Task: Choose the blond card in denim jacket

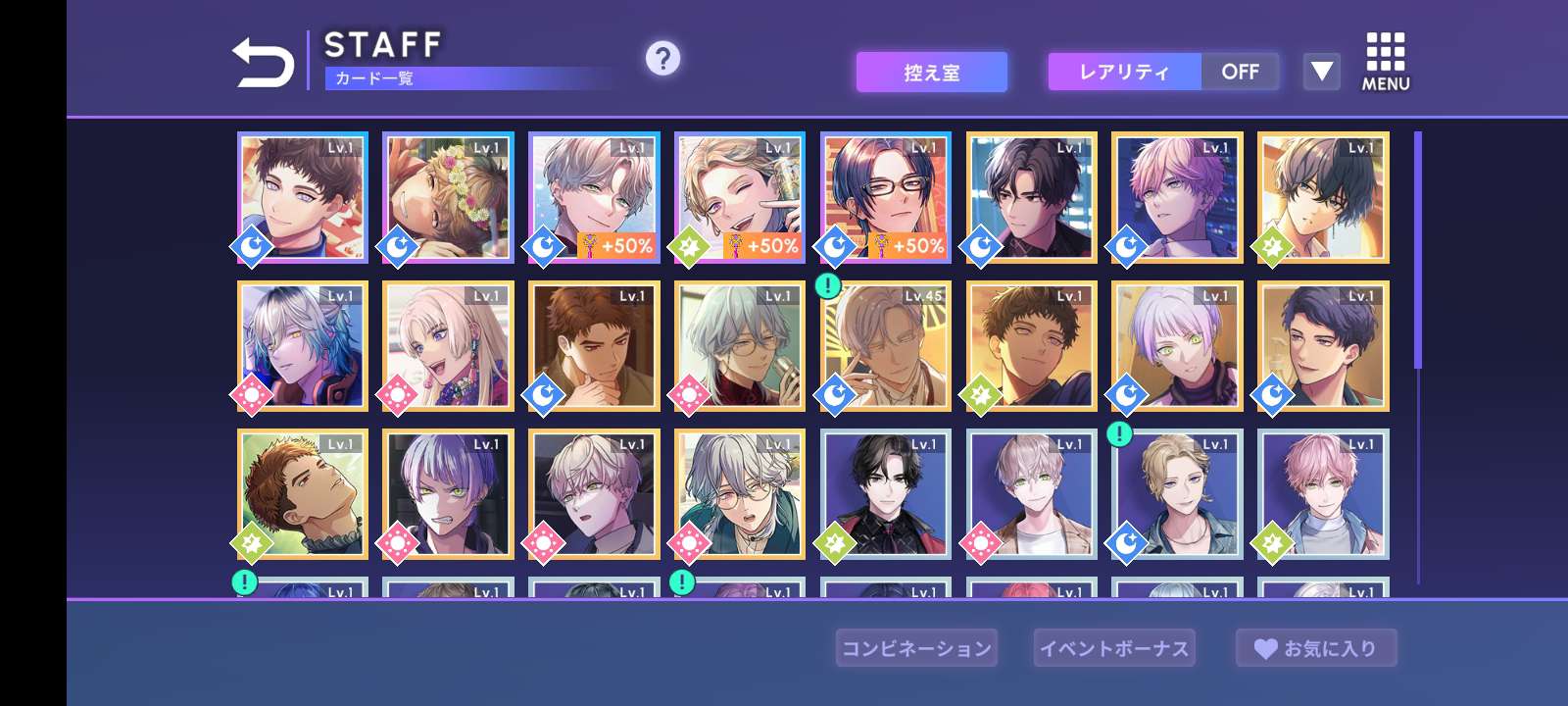Action: [x=1177, y=493]
